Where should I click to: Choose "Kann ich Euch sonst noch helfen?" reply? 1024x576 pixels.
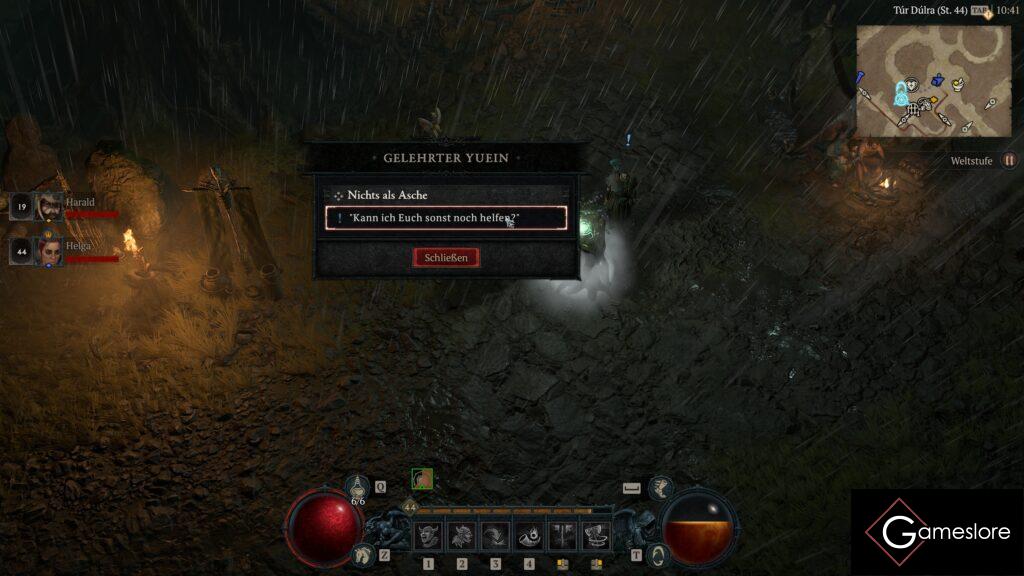[x=446, y=218]
